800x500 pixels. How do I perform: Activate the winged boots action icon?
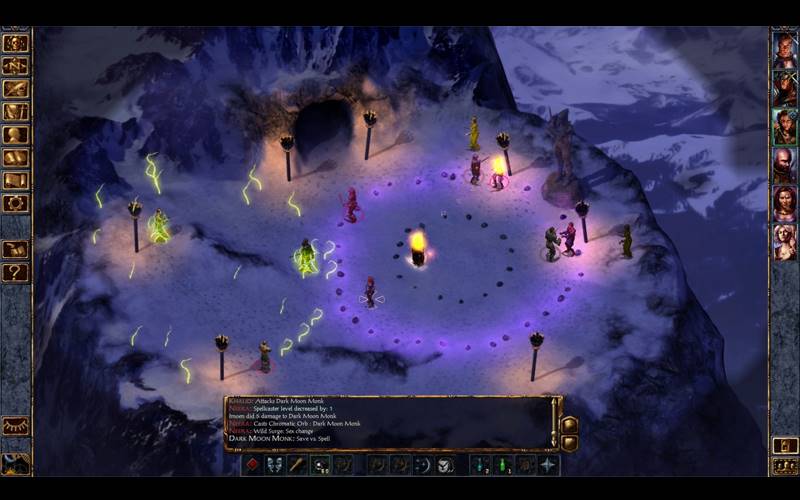(x=274, y=465)
